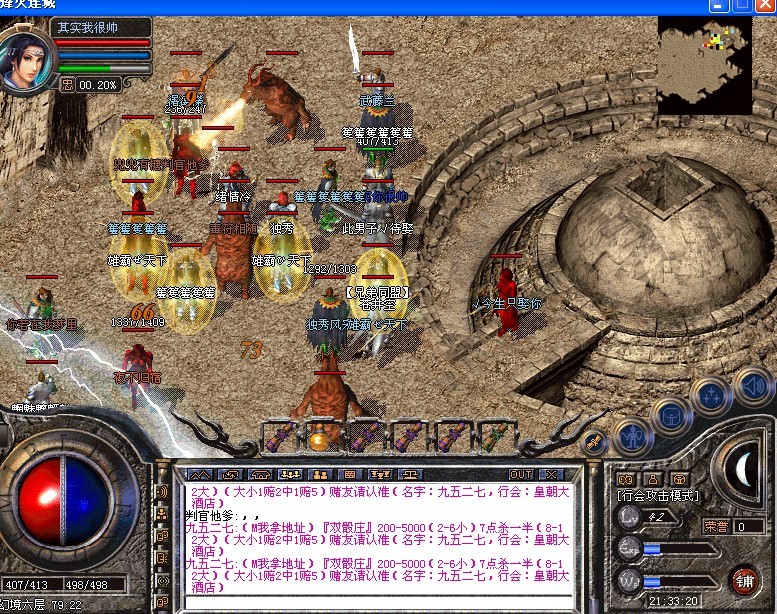Viewport: 777px width, 614px height.
Task: Open the skills button with stars
Action: pyautogui.click(x=710, y=393)
